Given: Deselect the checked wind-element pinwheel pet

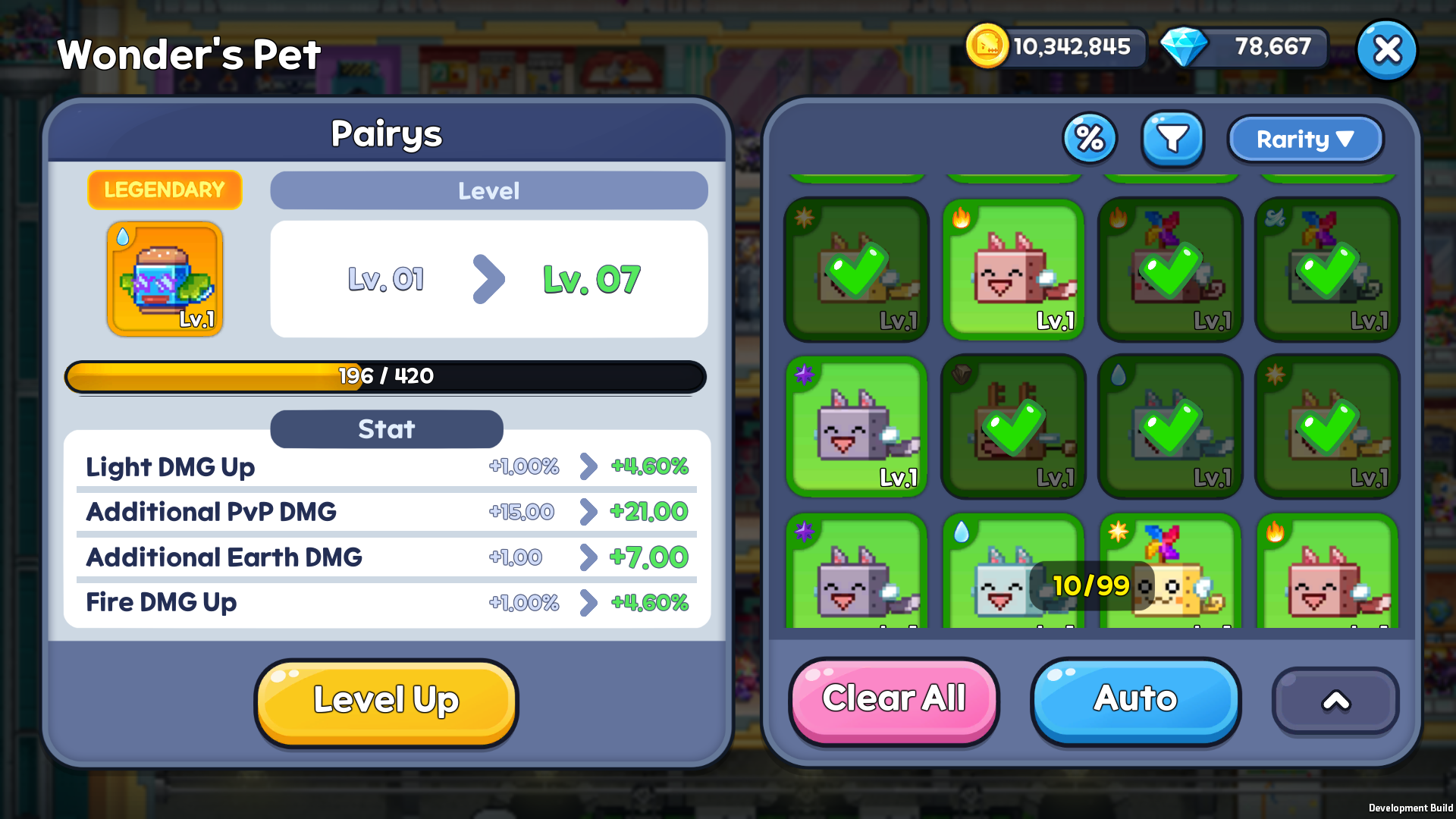Looking at the screenshot, I should point(1327,269).
